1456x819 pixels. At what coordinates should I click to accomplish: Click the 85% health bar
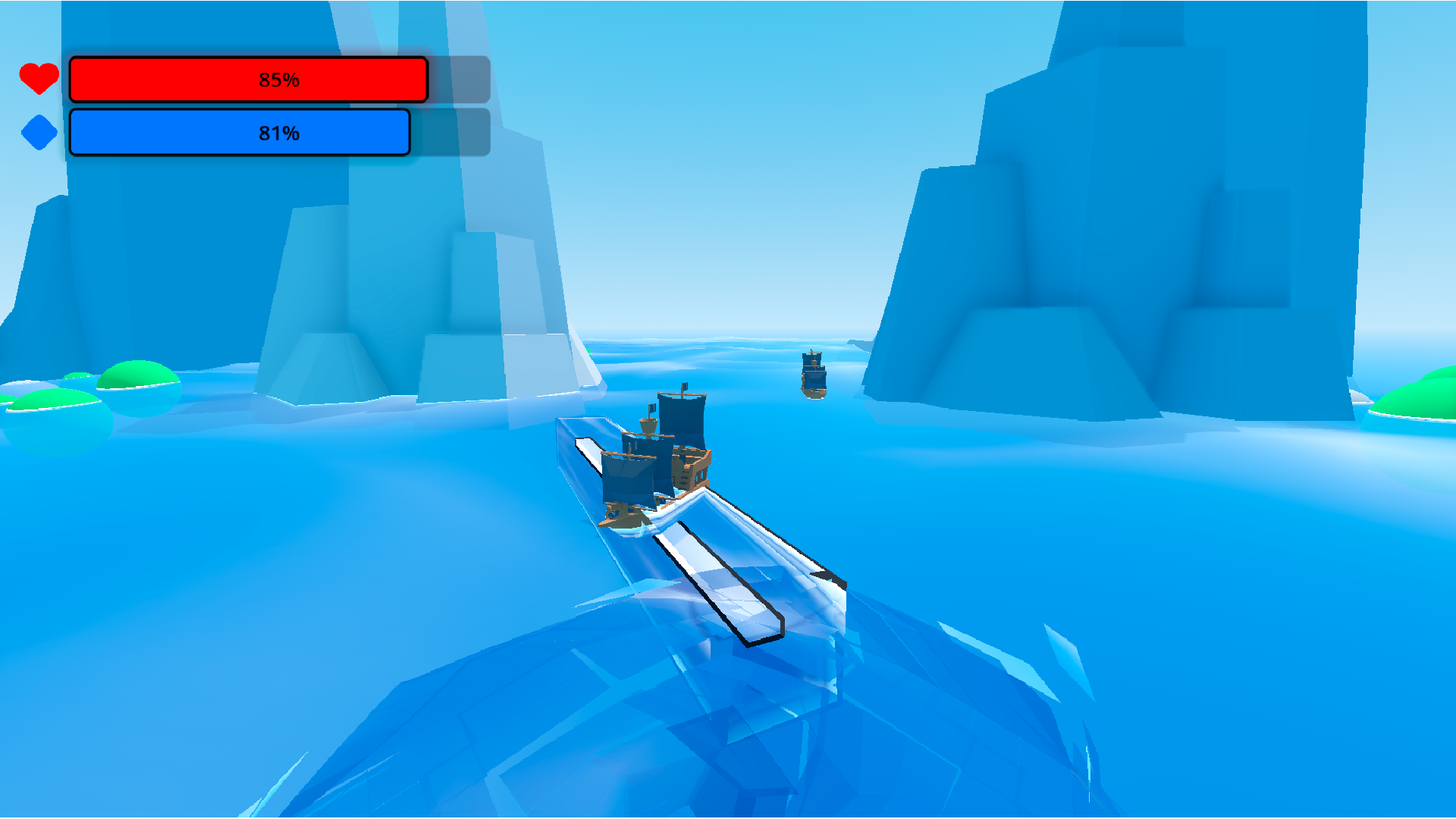(249, 78)
